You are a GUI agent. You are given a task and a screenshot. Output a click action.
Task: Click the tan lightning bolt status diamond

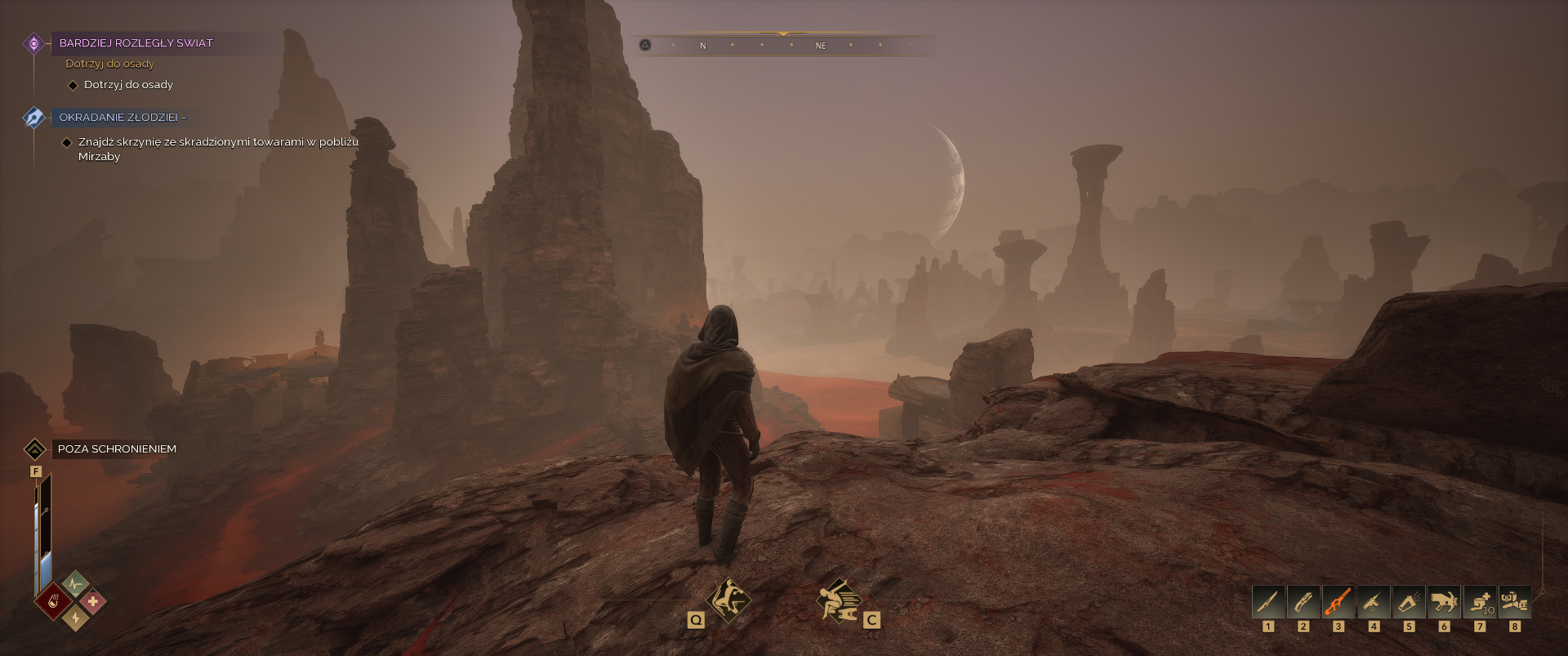75,619
